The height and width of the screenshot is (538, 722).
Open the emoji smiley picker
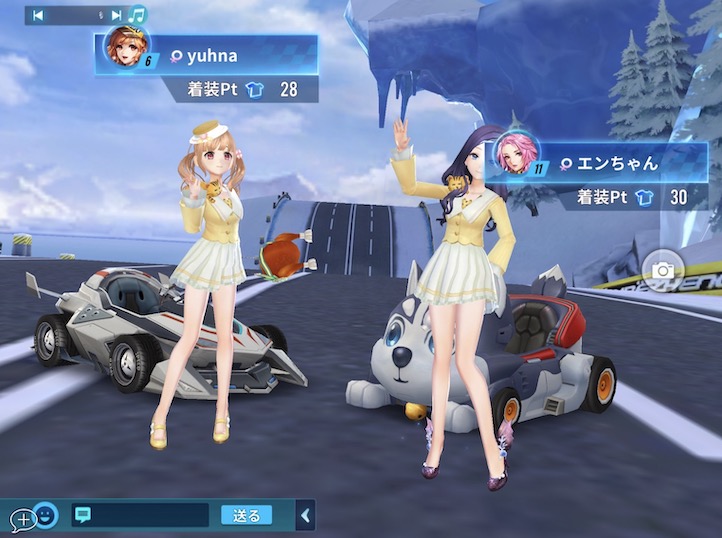coord(46,516)
